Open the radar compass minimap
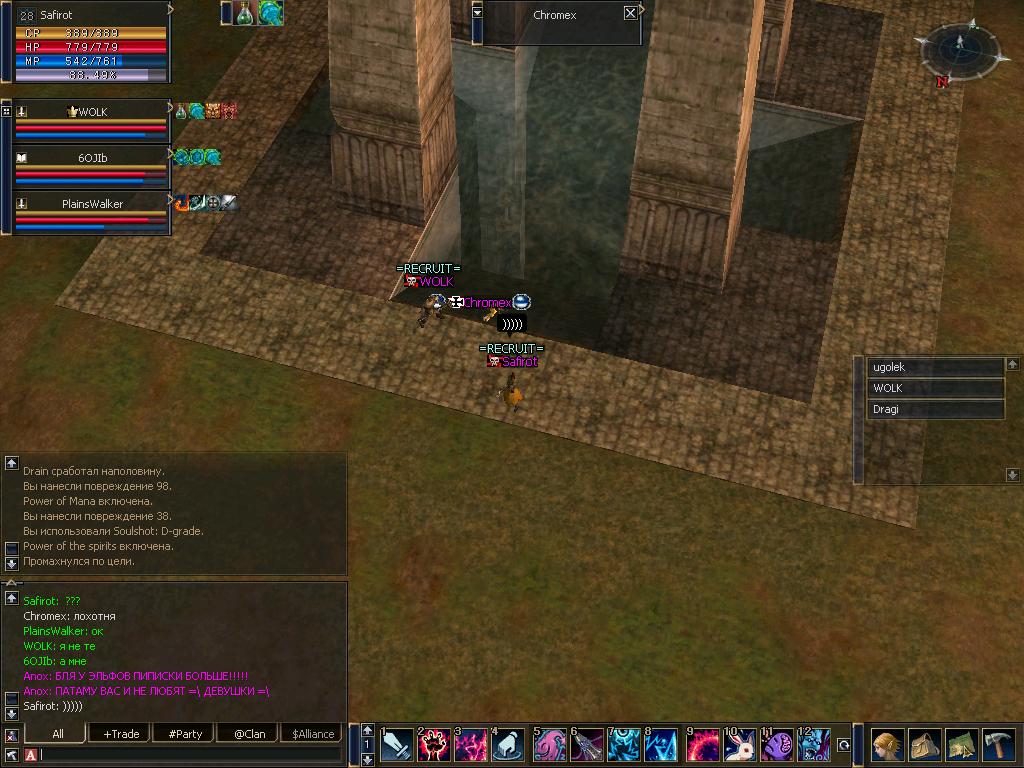Screen dimensions: 1024x768 coord(958,48)
